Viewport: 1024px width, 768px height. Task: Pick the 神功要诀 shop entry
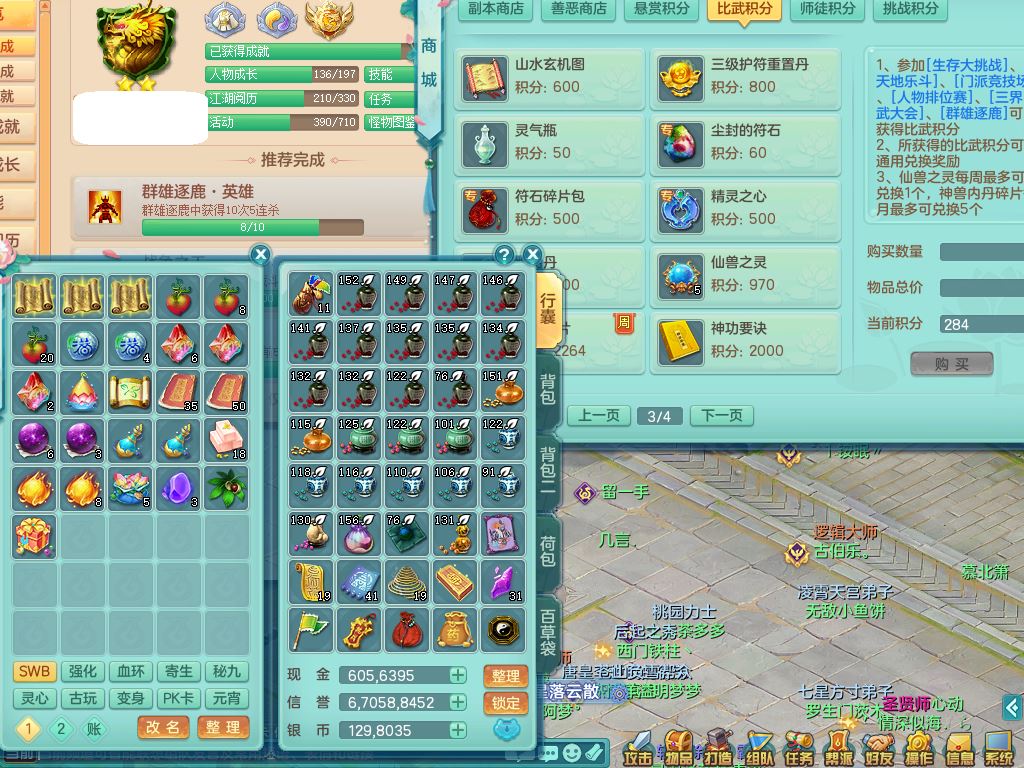pyautogui.click(x=746, y=340)
